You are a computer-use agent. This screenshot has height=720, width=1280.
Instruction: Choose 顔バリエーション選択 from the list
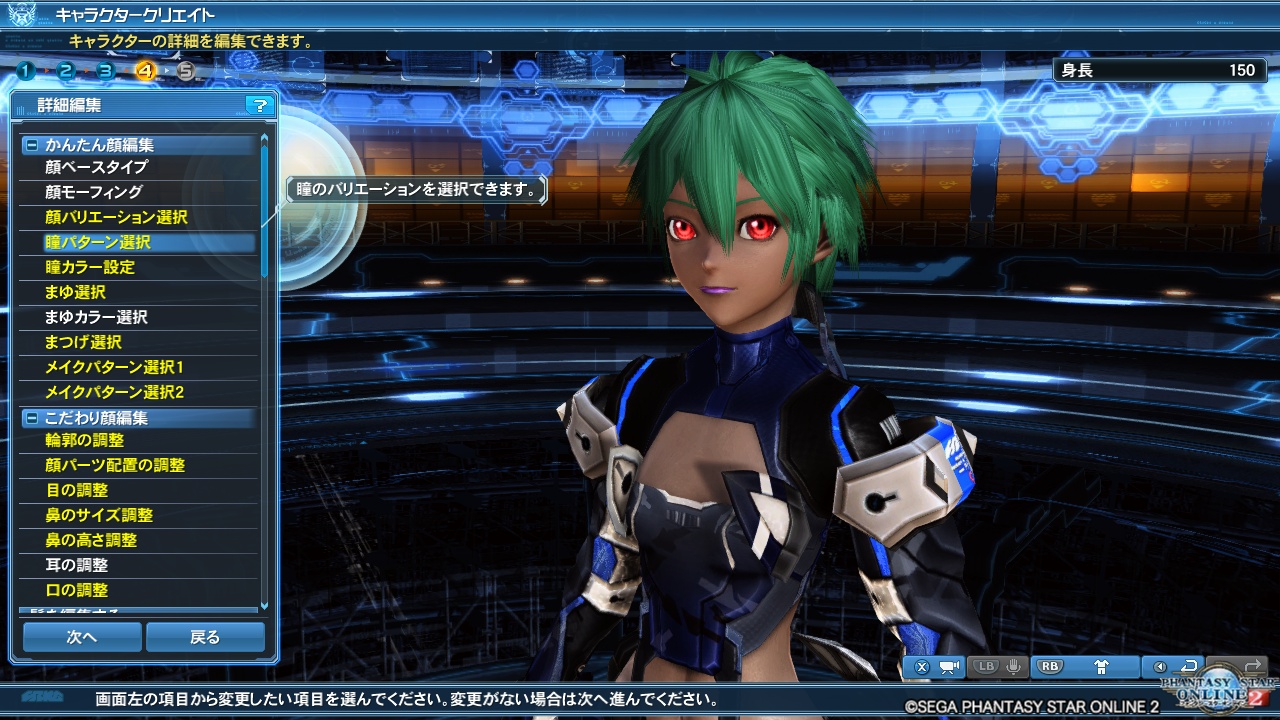[116, 217]
